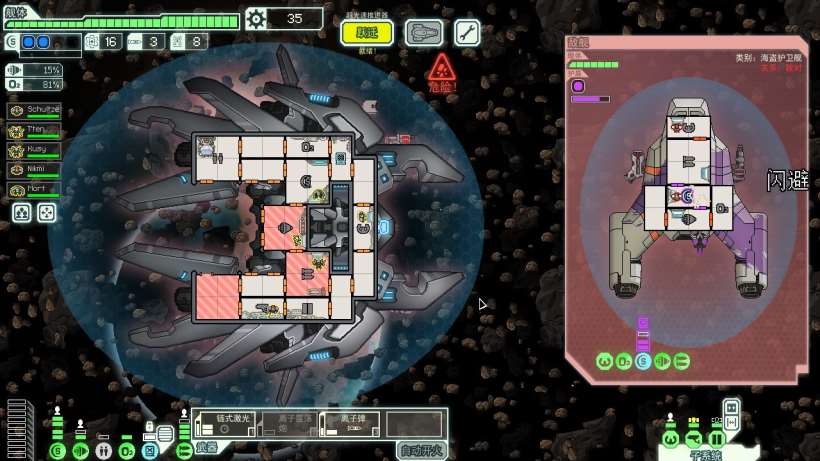Viewport: 820px width, 461px height.
Task: Click the door control subsystem icon
Action: click(716, 440)
